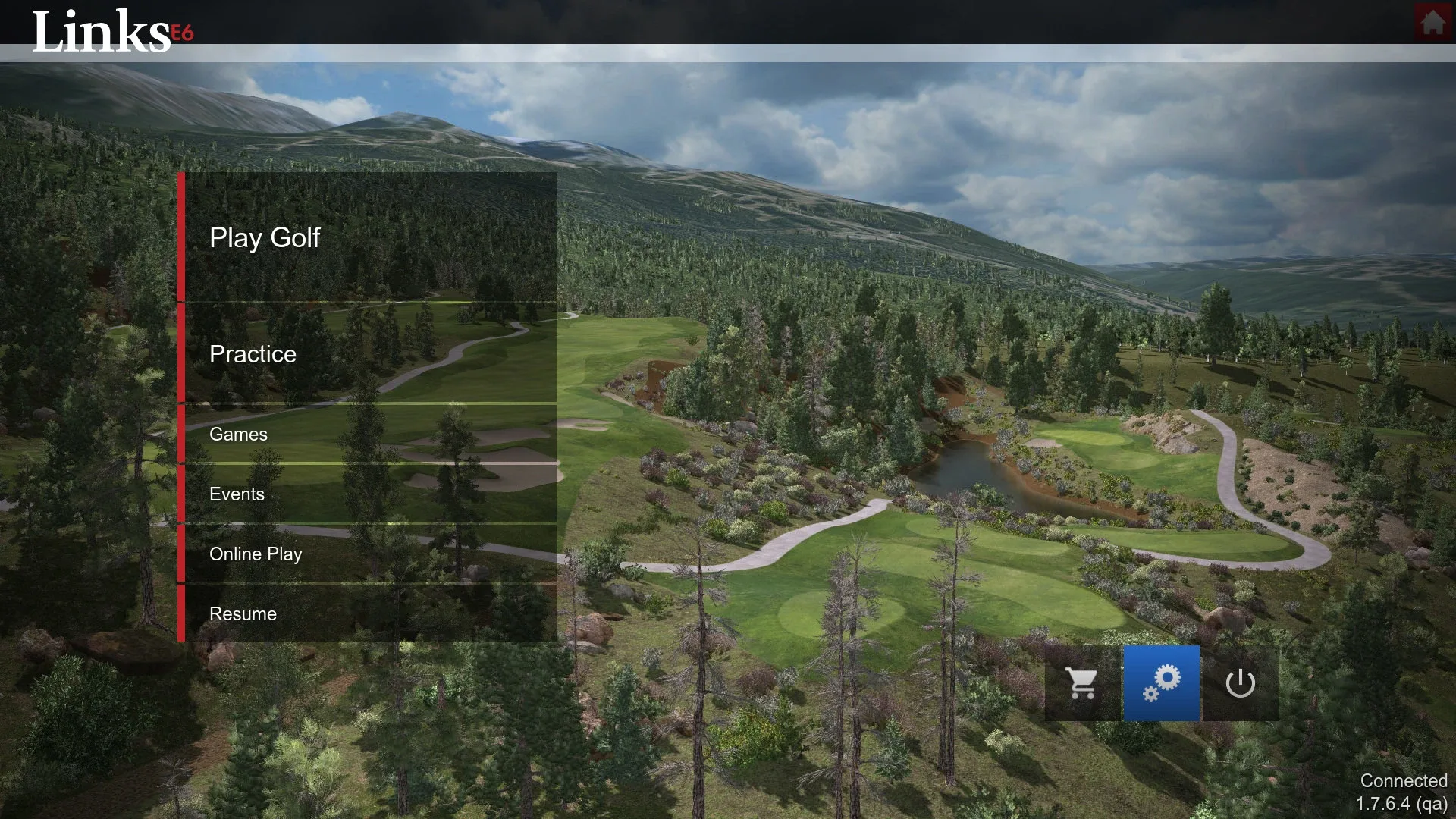The image size is (1456, 819).
Task: Click the home icon in top-right corner
Action: pyautogui.click(x=1432, y=23)
